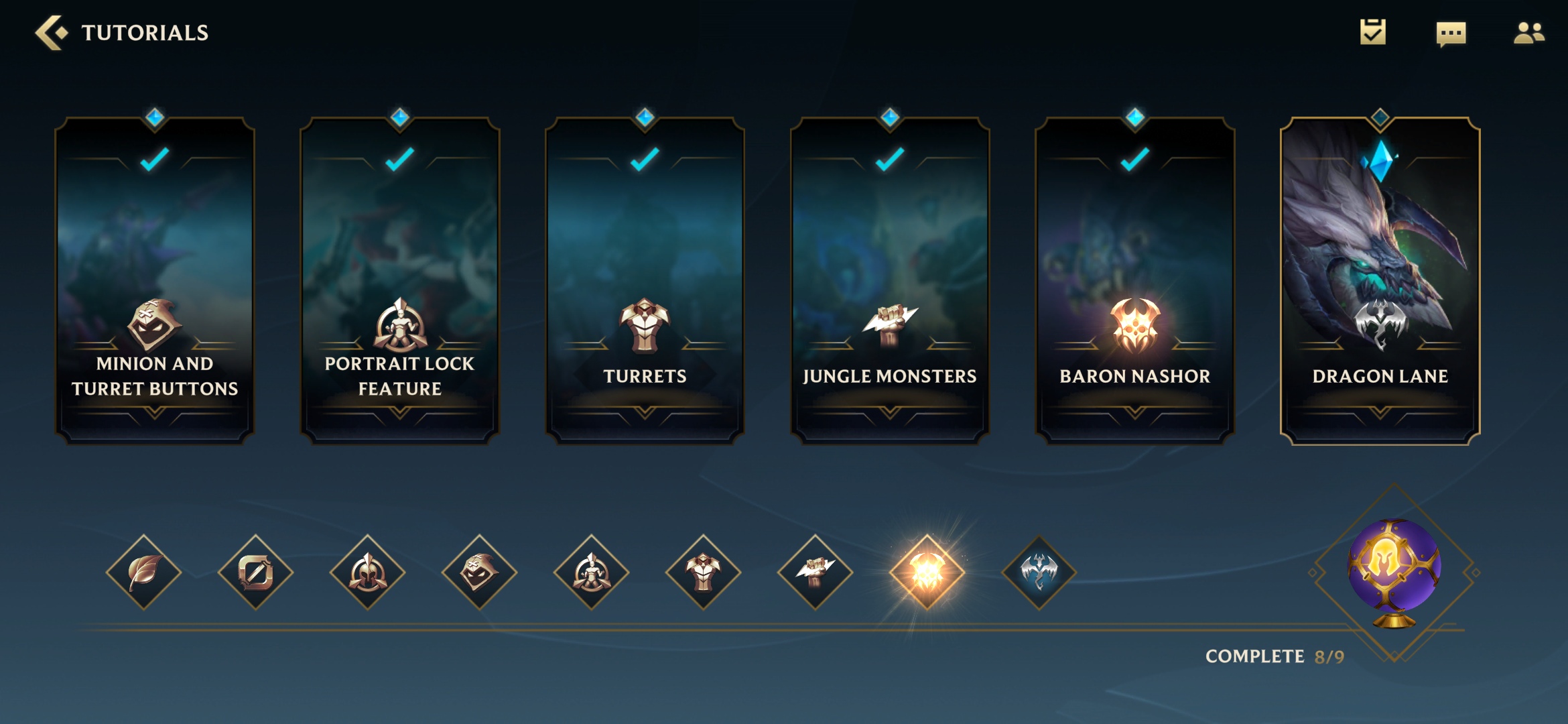Select the square ring progress node
This screenshot has width=1568, height=724.
click(x=256, y=572)
